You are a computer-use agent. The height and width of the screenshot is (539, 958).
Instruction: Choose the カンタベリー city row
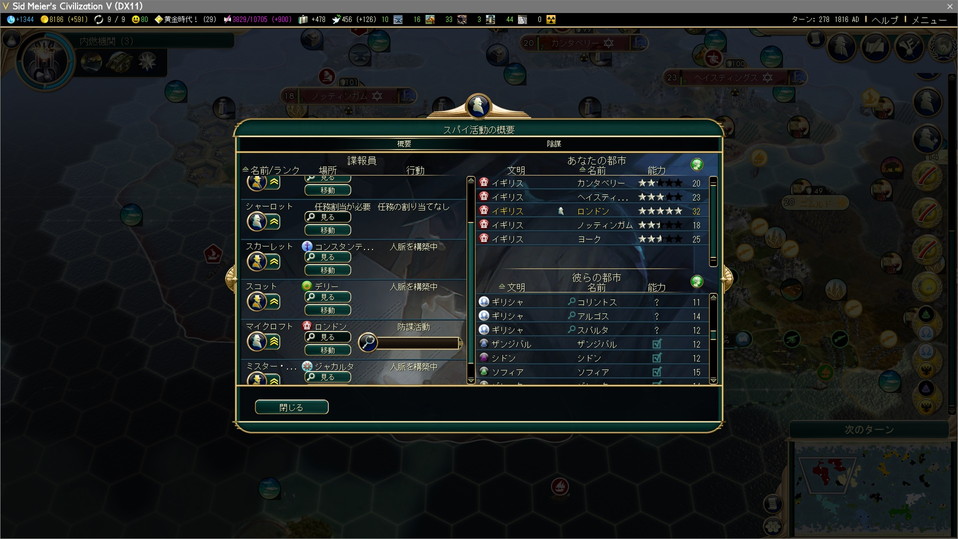593,183
